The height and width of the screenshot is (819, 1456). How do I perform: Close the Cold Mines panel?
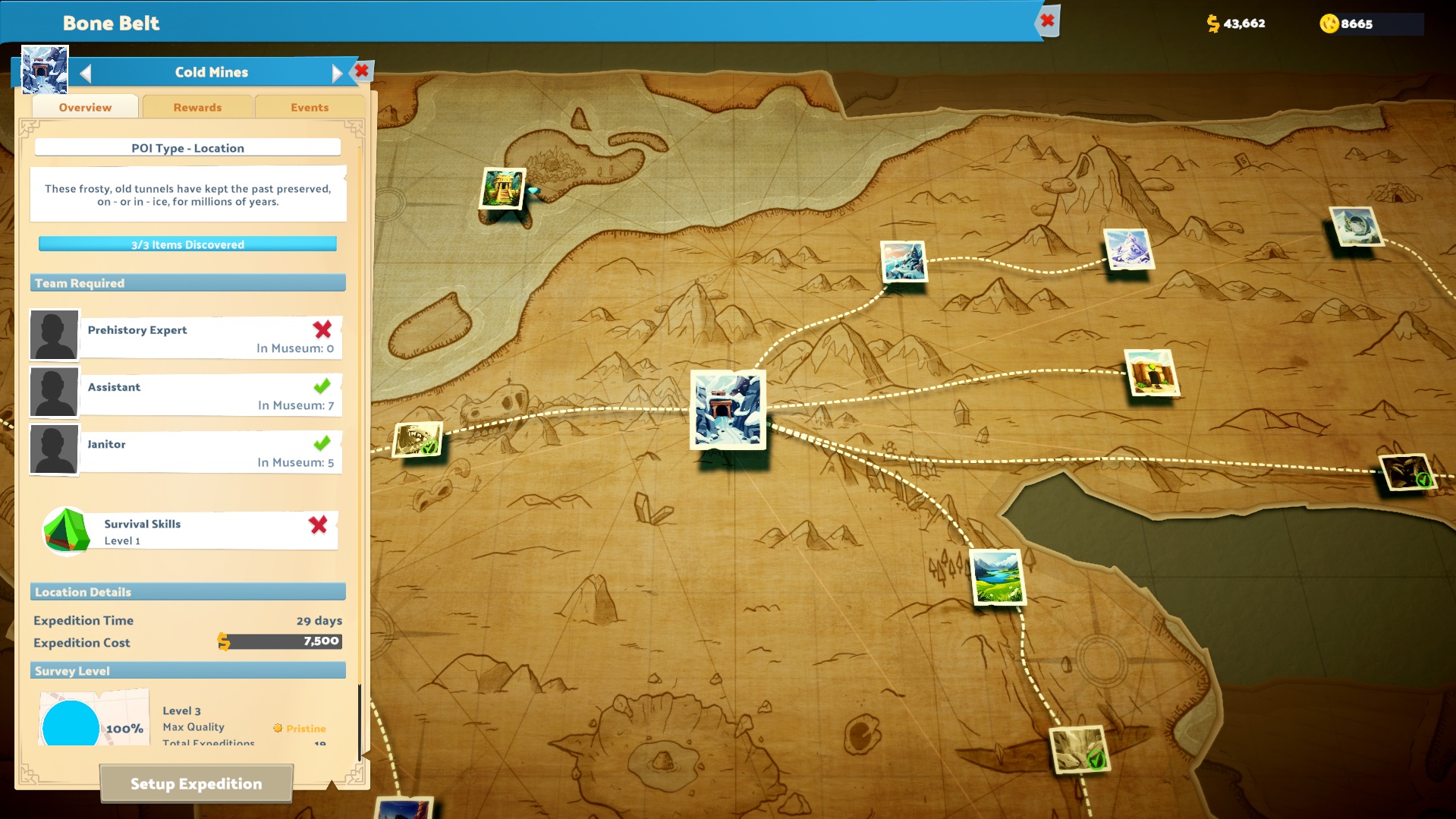(362, 71)
